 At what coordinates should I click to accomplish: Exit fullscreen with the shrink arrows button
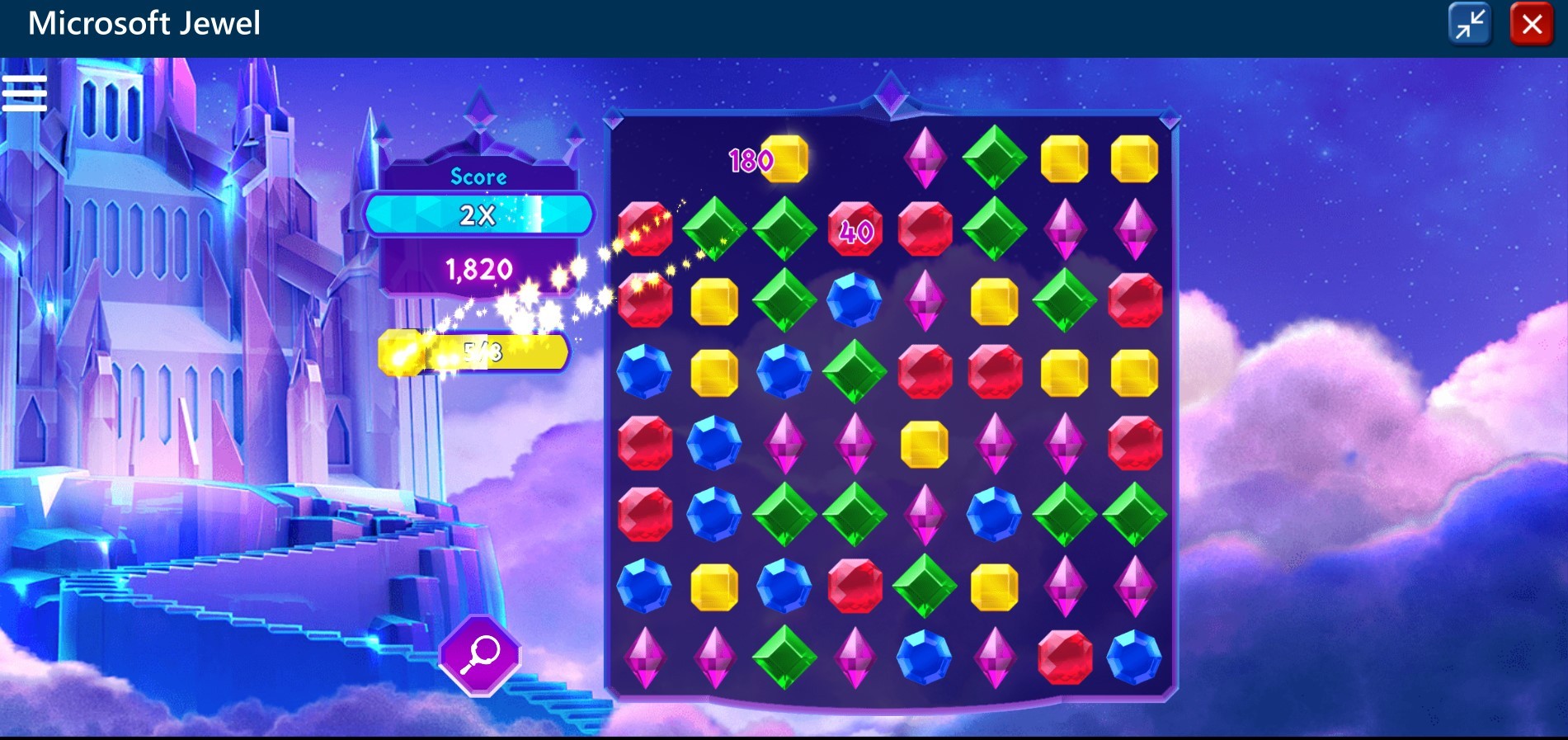1470,24
